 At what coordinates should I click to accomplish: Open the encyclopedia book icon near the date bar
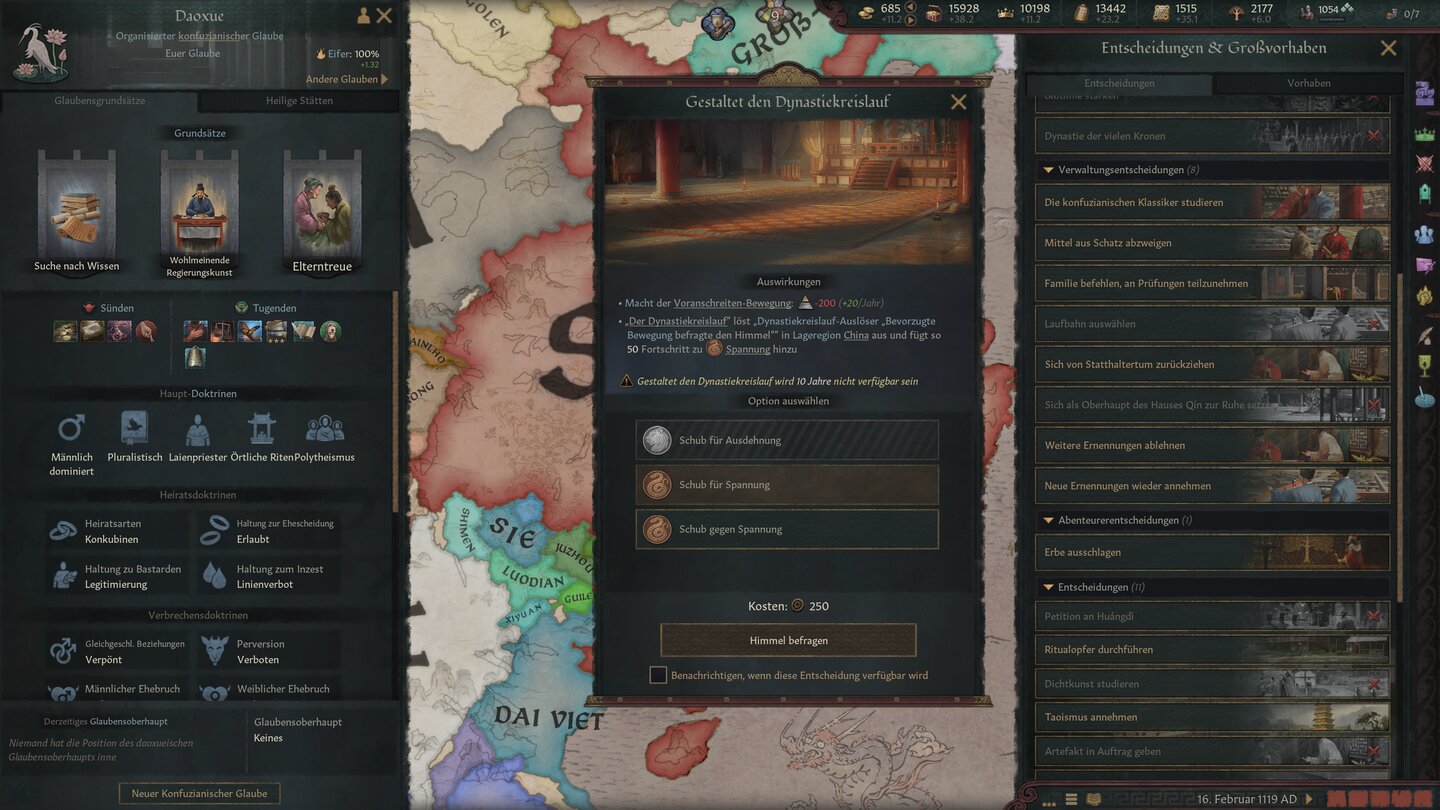pos(1093,798)
